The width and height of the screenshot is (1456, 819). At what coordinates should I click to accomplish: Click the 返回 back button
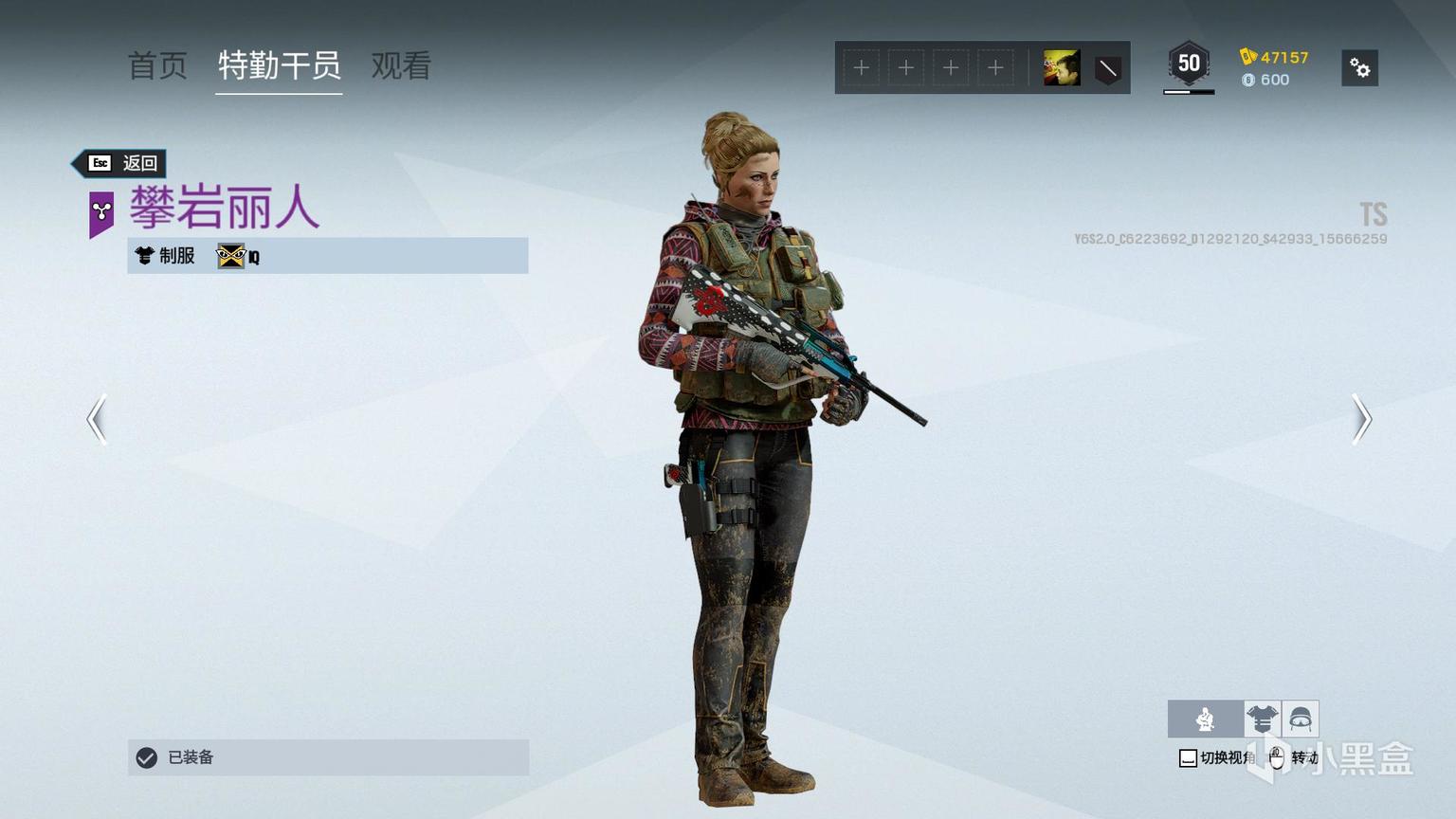click(123, 163)
